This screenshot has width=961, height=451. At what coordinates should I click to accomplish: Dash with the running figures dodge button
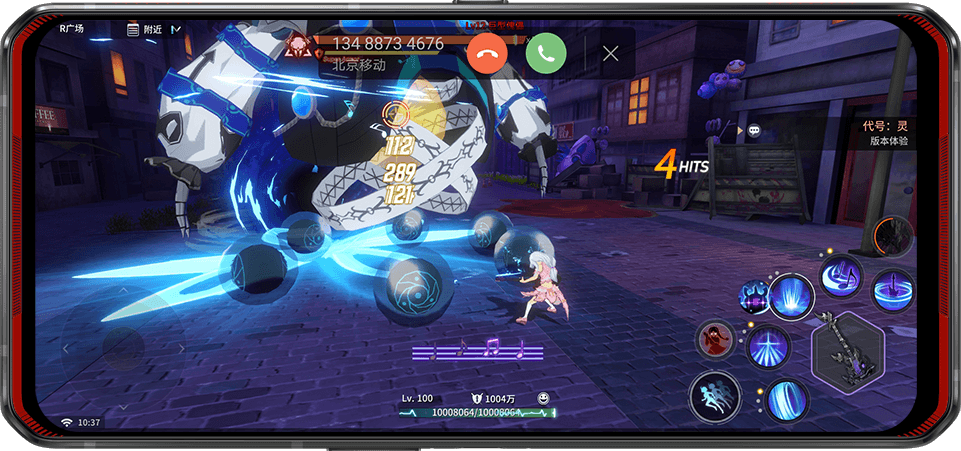tap(714, 397)
